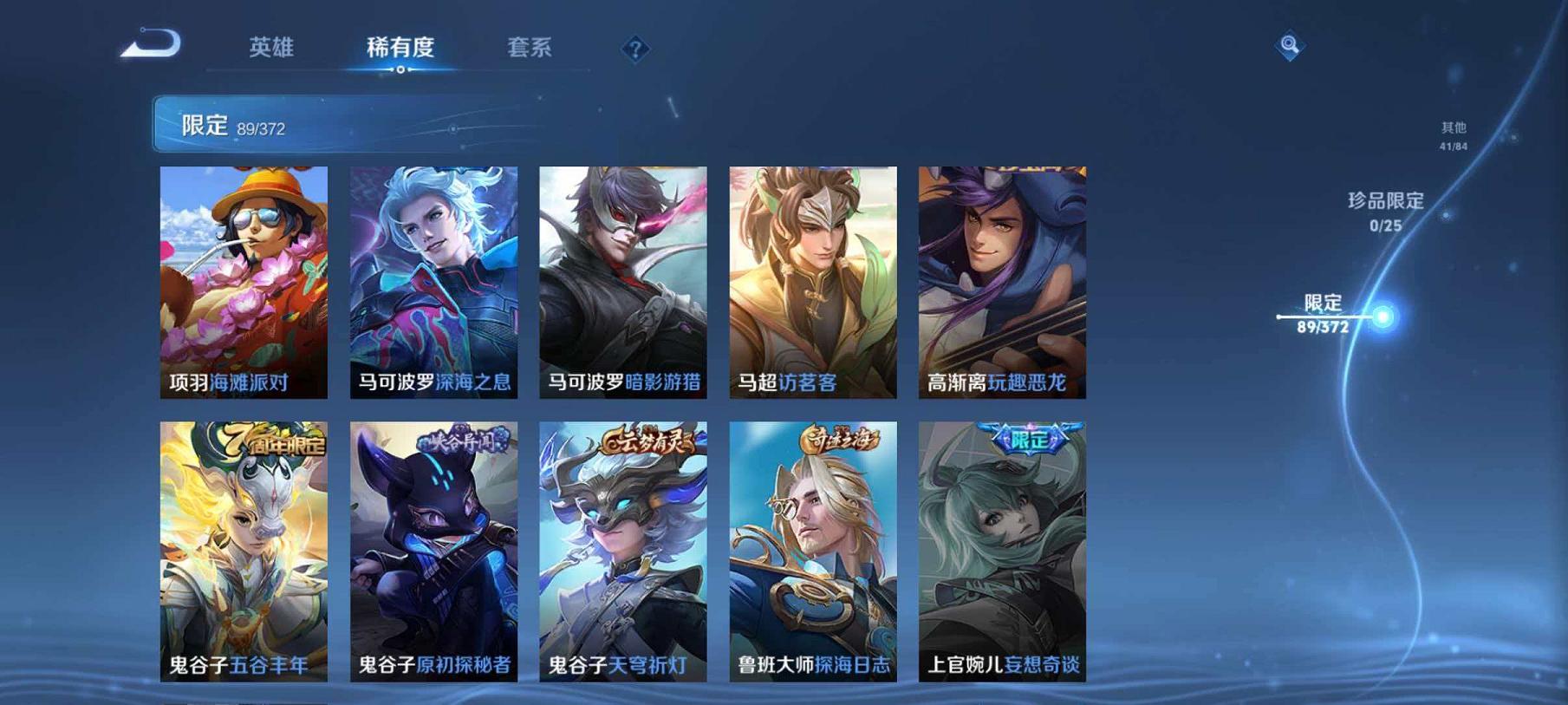Click the question mark help icon
Image resolution: width=1568 pixels, height=705 pixels.
pyautogui.click(x=635, y=49)
